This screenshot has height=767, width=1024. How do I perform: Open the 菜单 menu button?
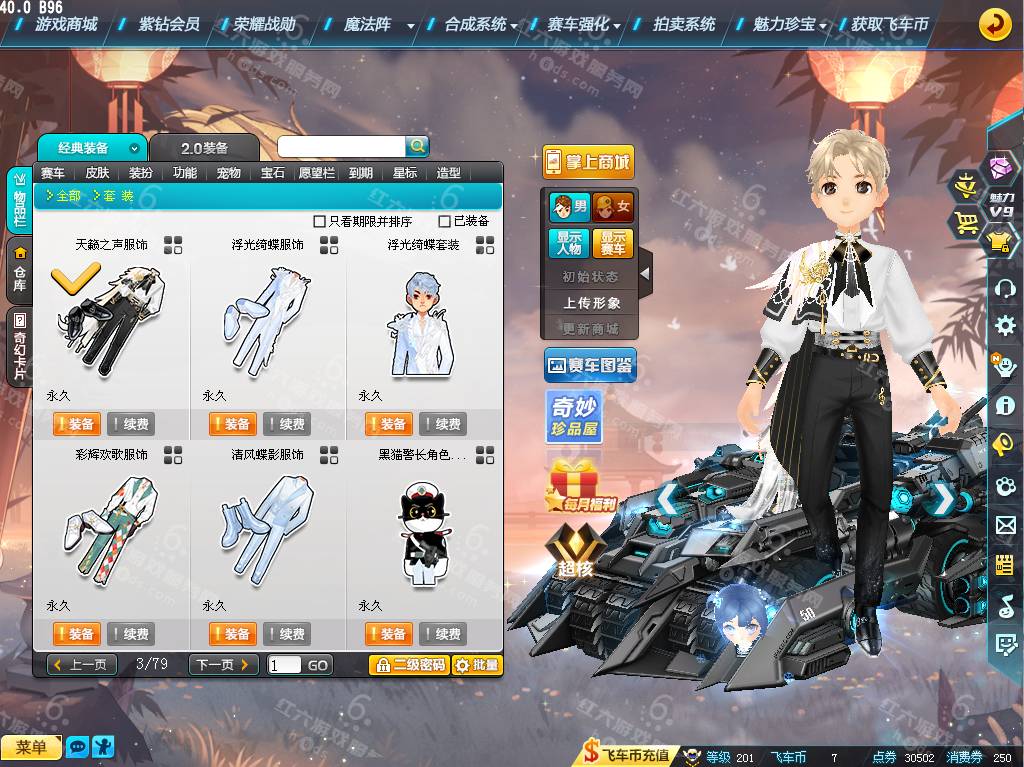31,748
